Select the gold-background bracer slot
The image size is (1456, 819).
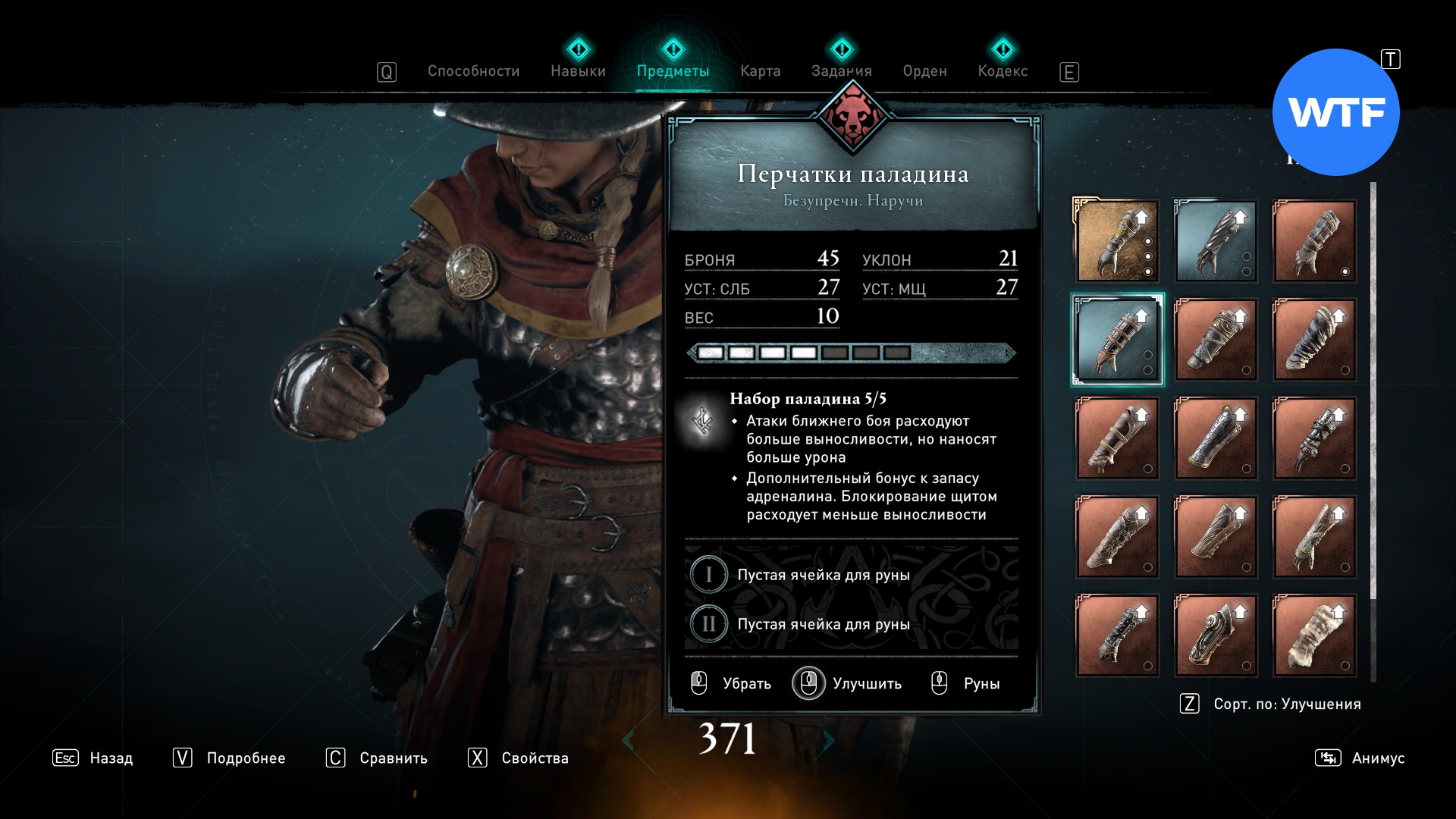coord(1117,241)
